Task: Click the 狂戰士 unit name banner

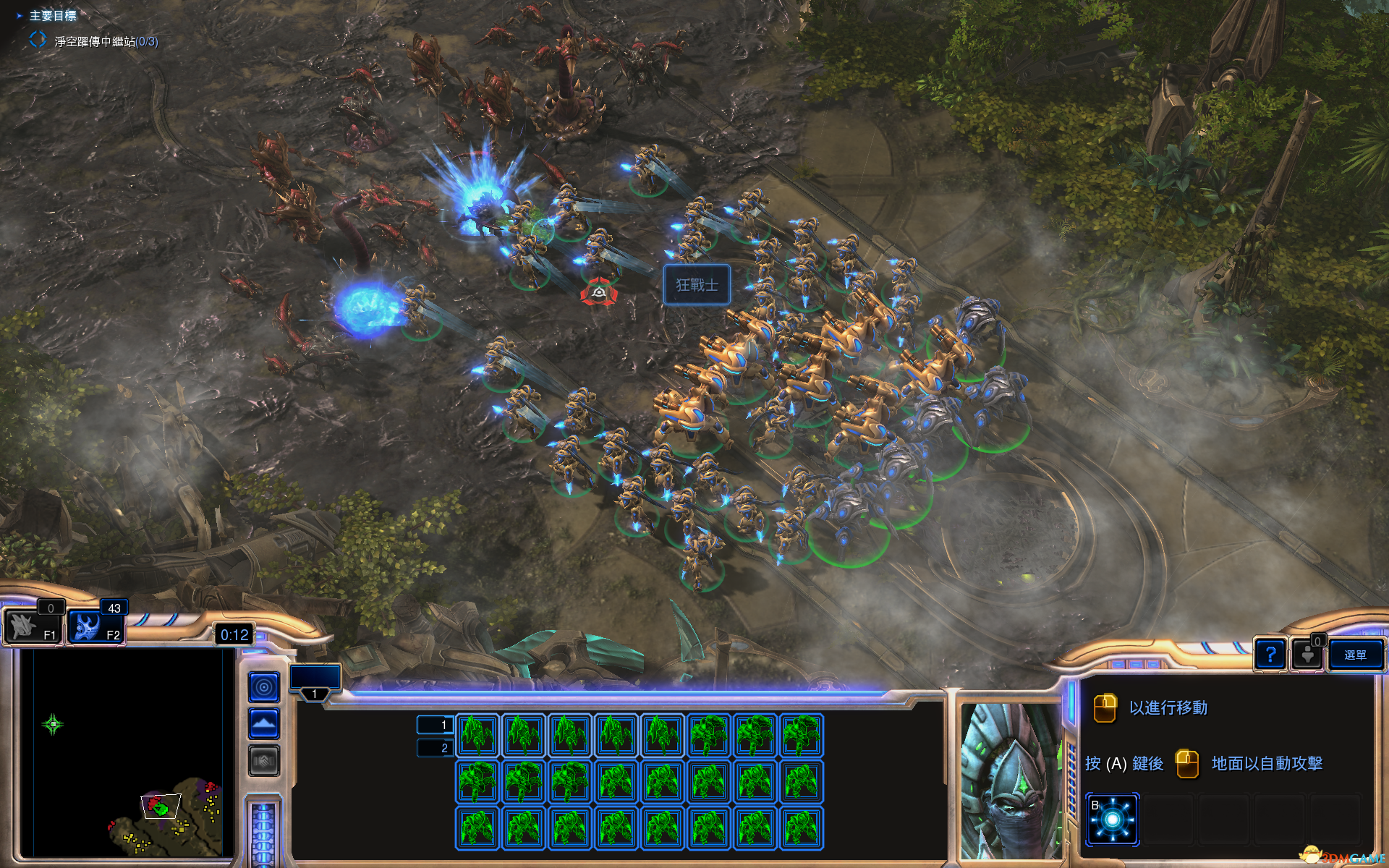Action: coord(697,285)
